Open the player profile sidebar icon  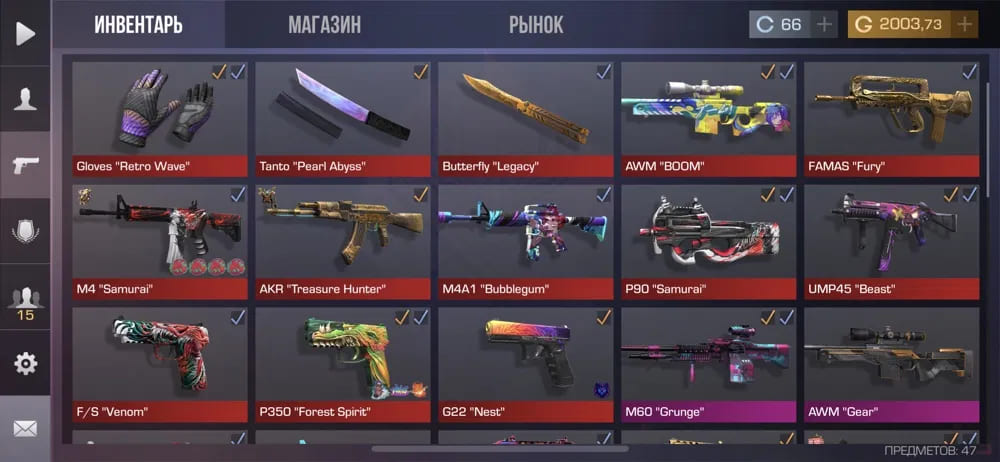pos(25,99)
